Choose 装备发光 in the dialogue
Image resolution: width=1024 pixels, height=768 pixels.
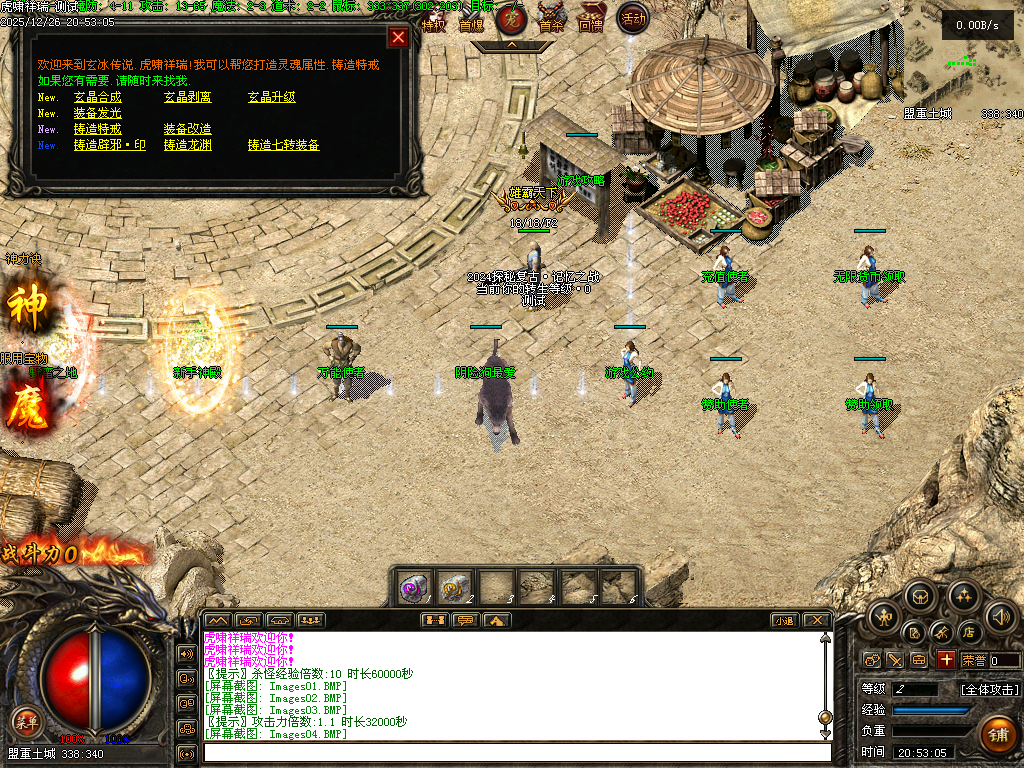coord(98,114)
